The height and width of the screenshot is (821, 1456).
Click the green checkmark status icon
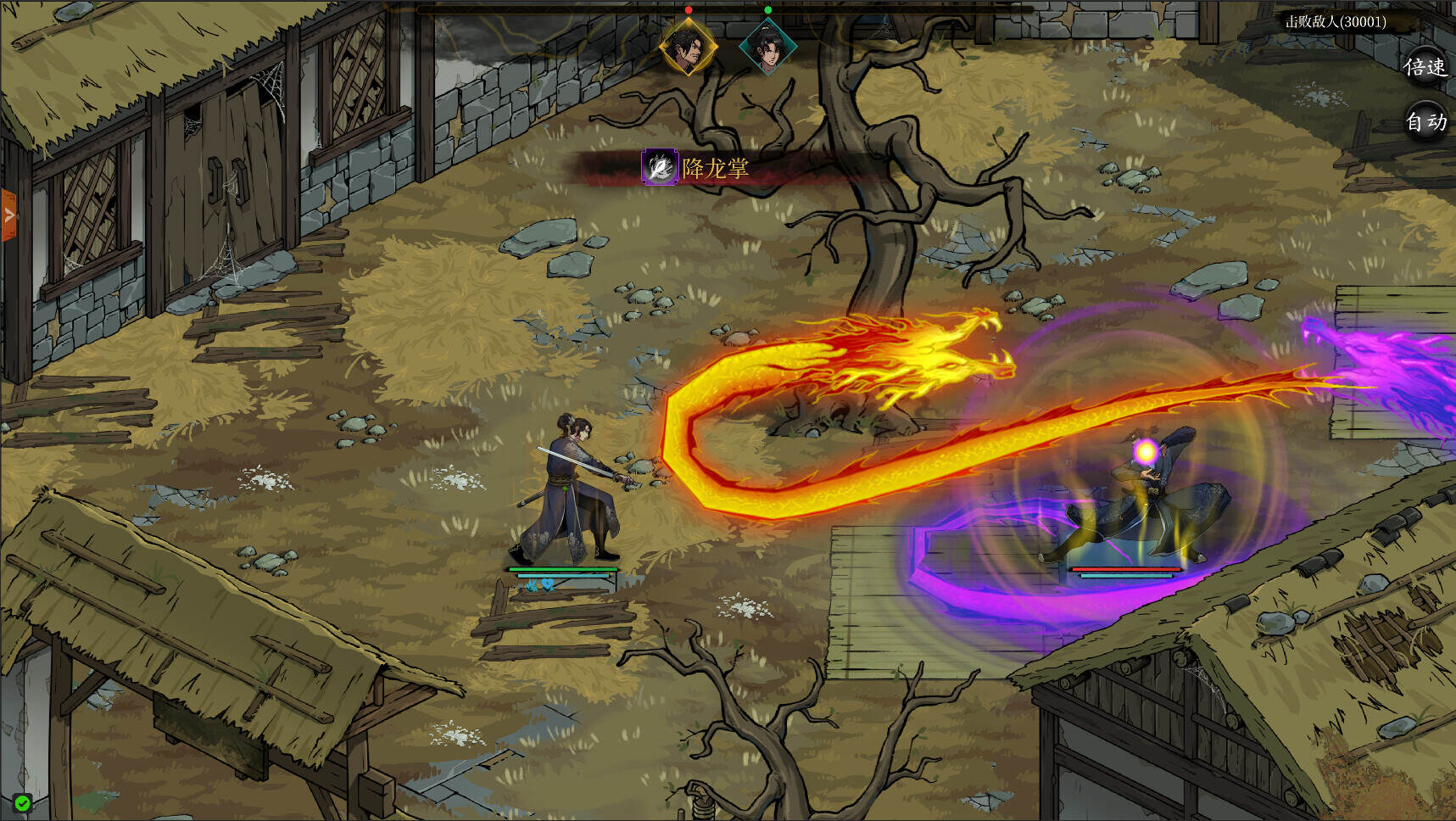(23, 802)
